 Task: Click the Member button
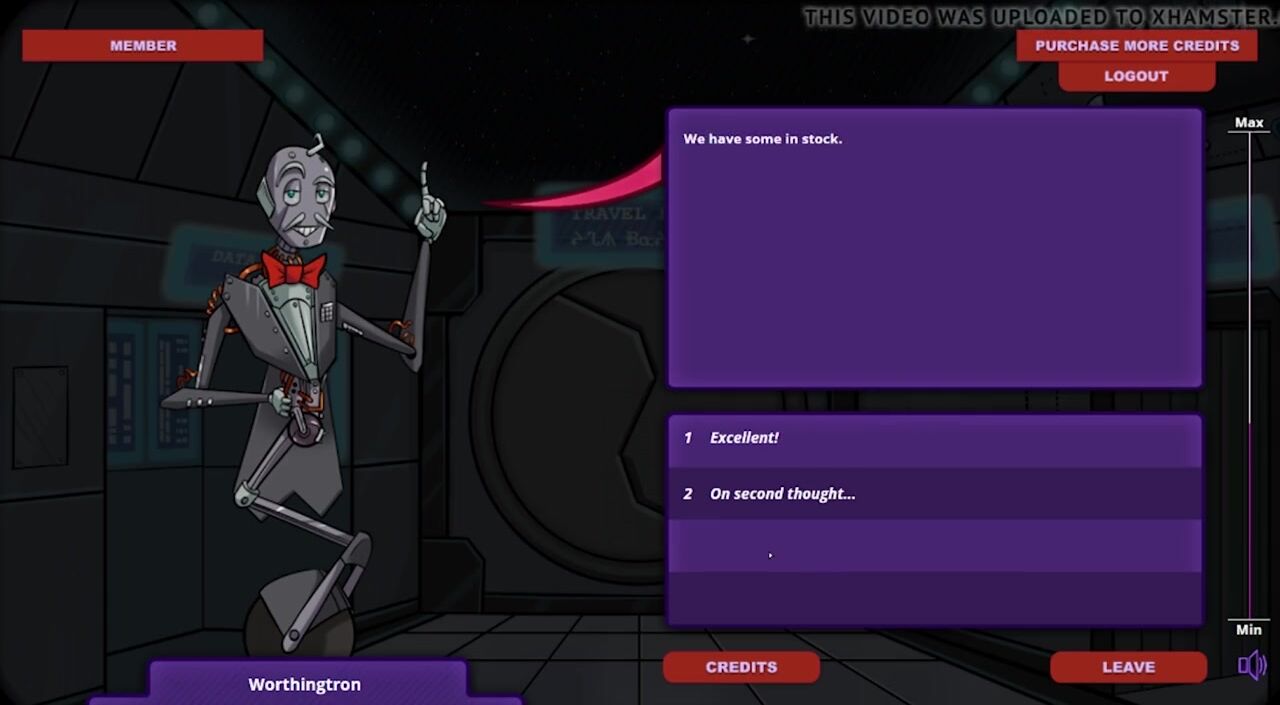coord(143,45)
